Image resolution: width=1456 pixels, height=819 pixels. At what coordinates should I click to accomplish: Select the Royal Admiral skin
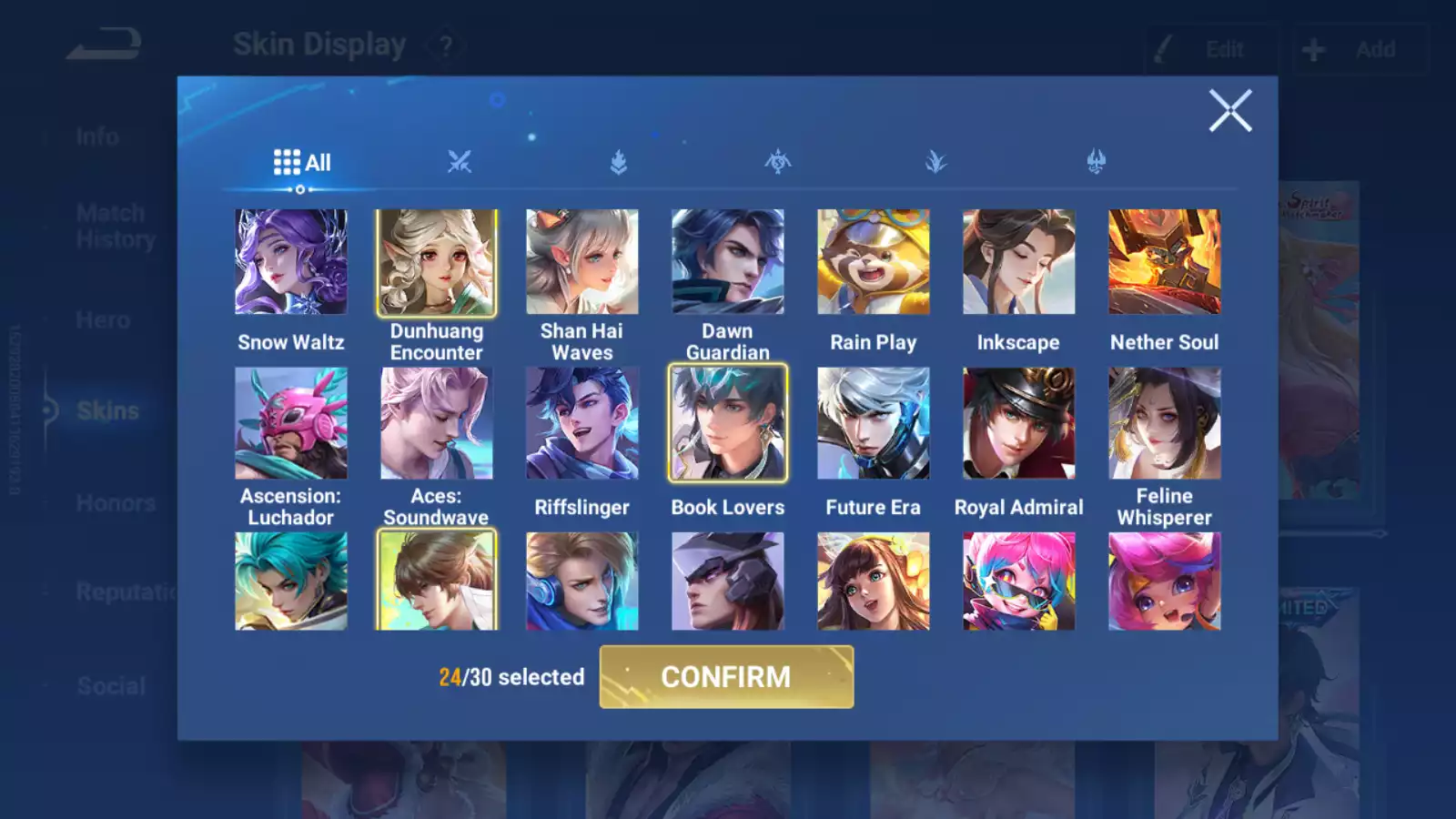tap(1019, 423)
